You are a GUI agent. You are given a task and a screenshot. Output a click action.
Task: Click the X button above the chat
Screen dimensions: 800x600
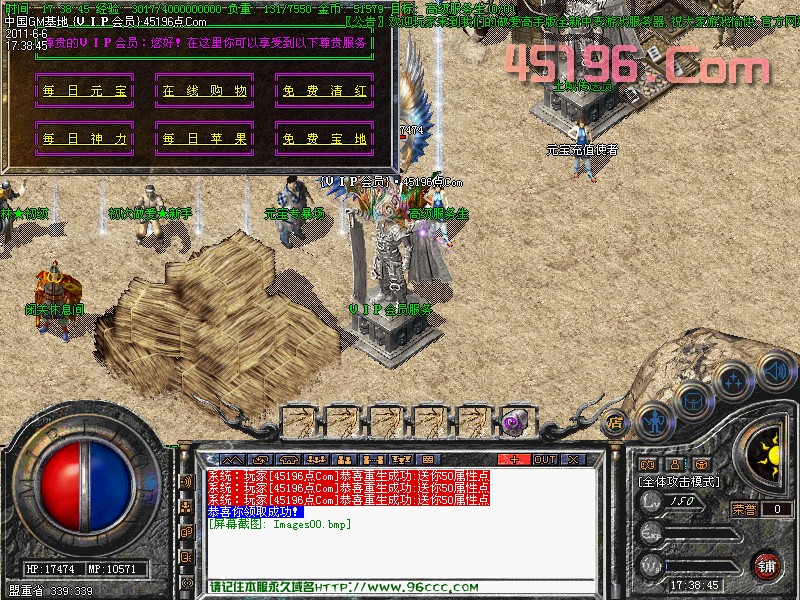pos(573,459)
